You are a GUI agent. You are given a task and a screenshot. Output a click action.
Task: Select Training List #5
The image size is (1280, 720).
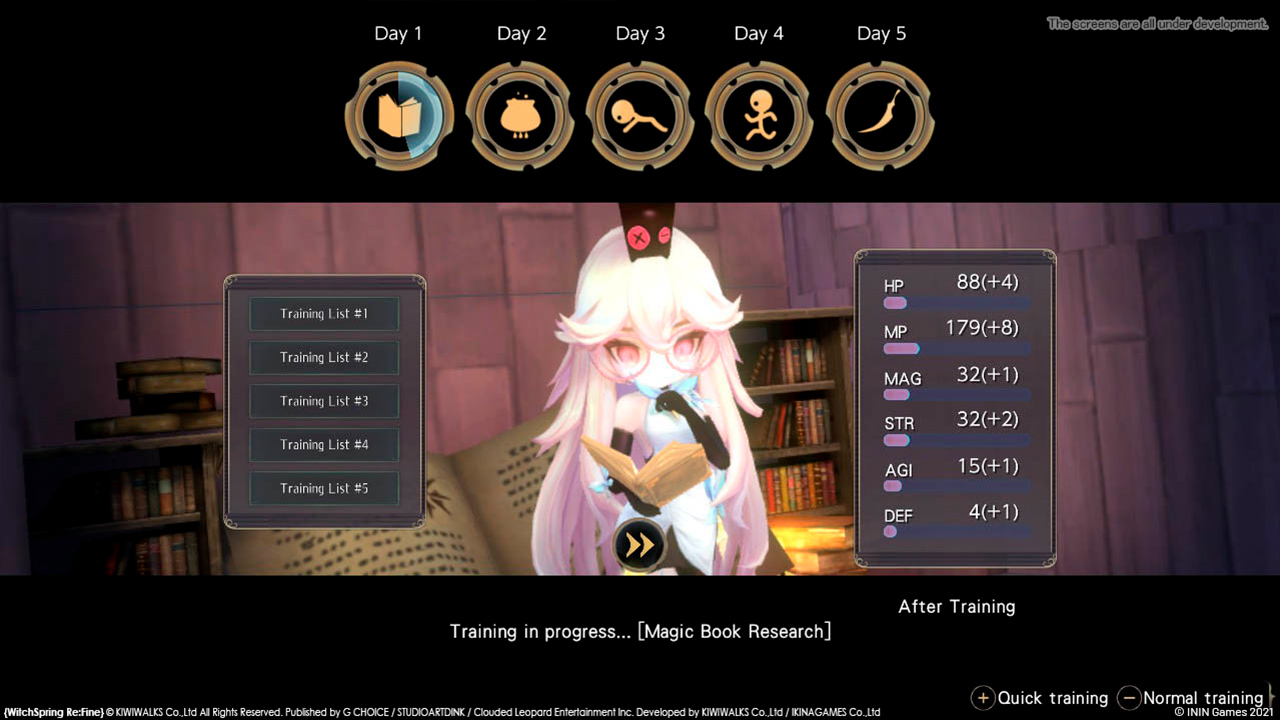(323, 488)
